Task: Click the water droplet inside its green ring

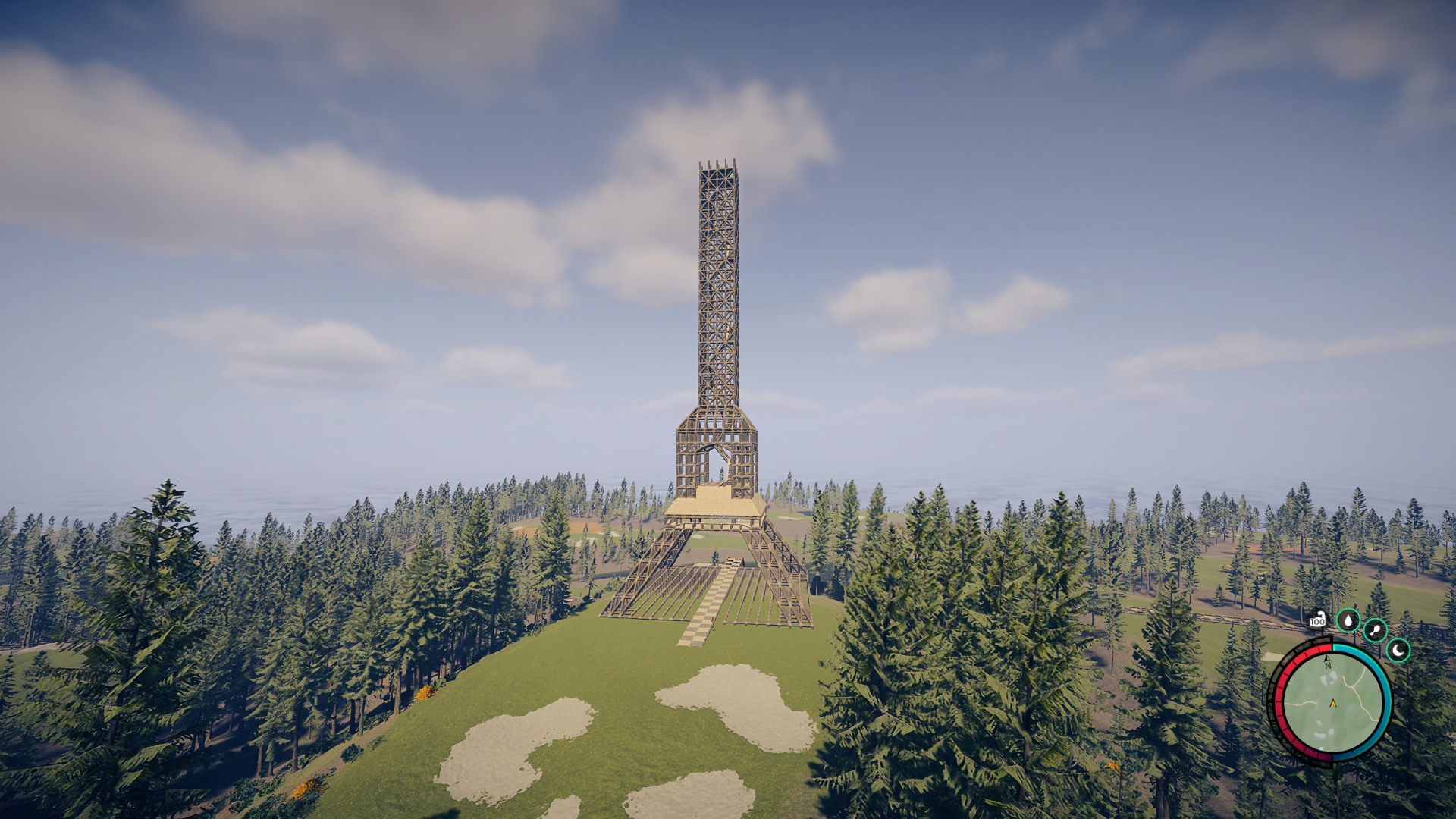Action: coord(1348,620)
